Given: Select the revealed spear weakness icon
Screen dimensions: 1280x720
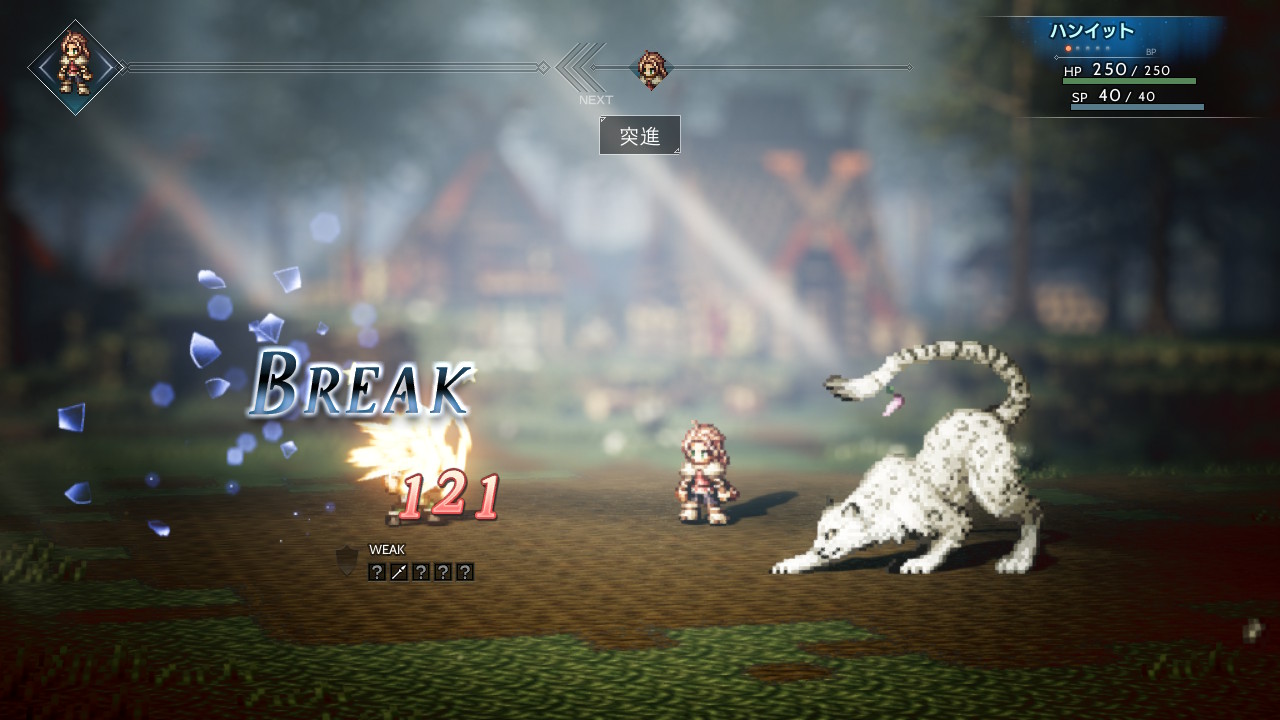Looking at the screenshot, I should coord(399,572).
